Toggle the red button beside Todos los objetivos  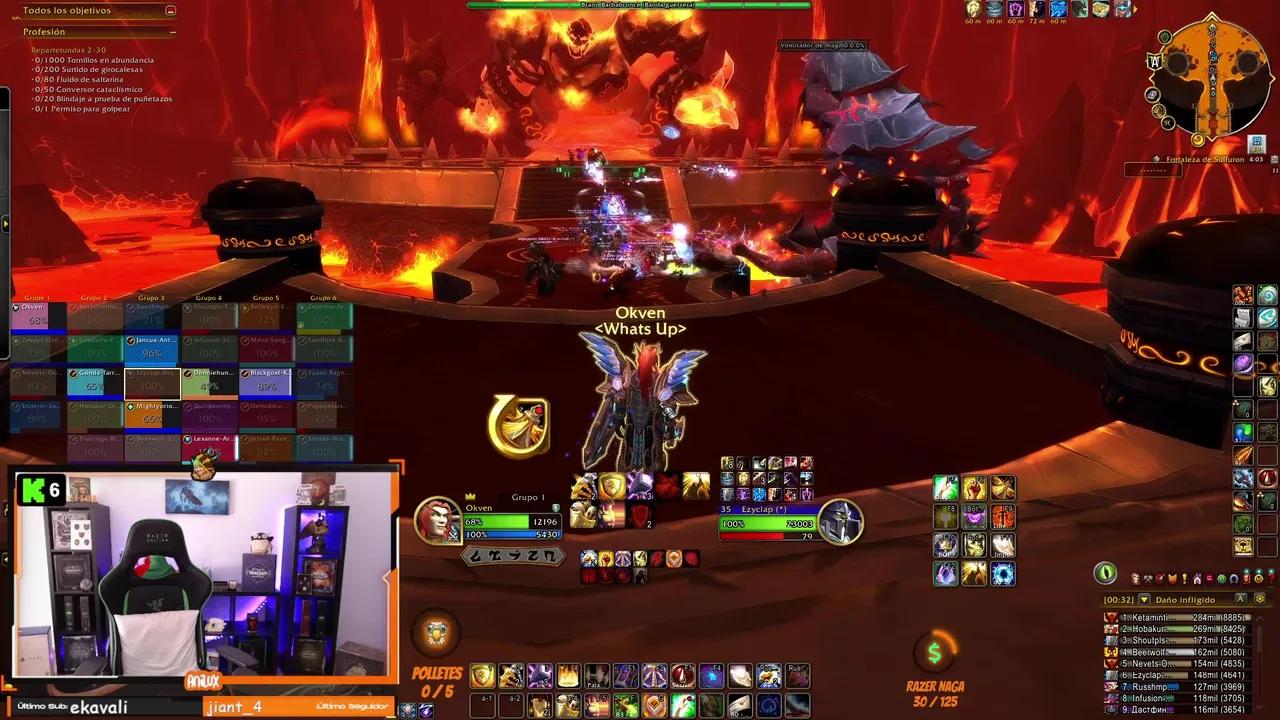pos(170,10)
